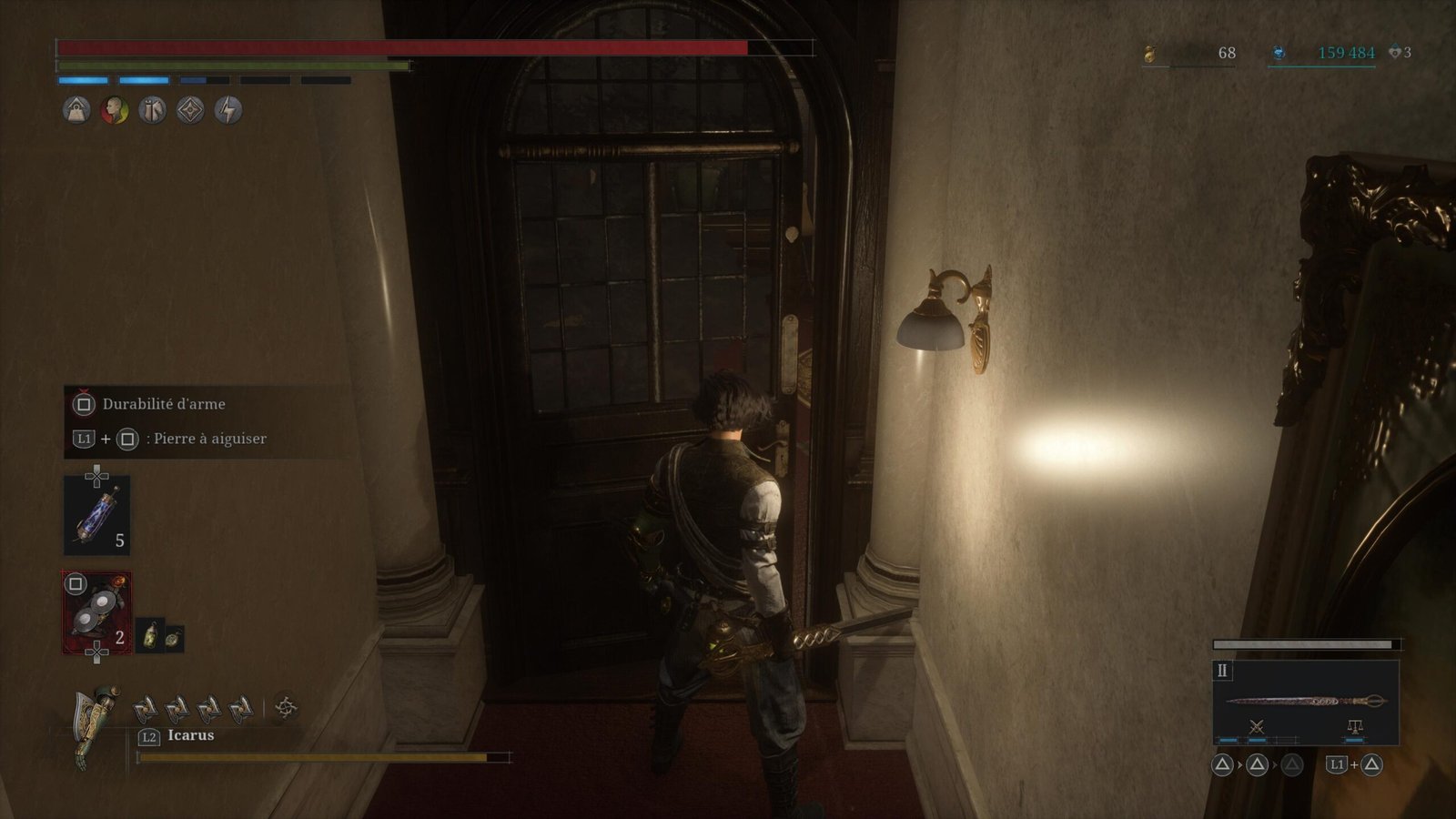Click the diamond star buff icon
The width and height of the screenshot is (1456, 819).
tap(190, 111)
